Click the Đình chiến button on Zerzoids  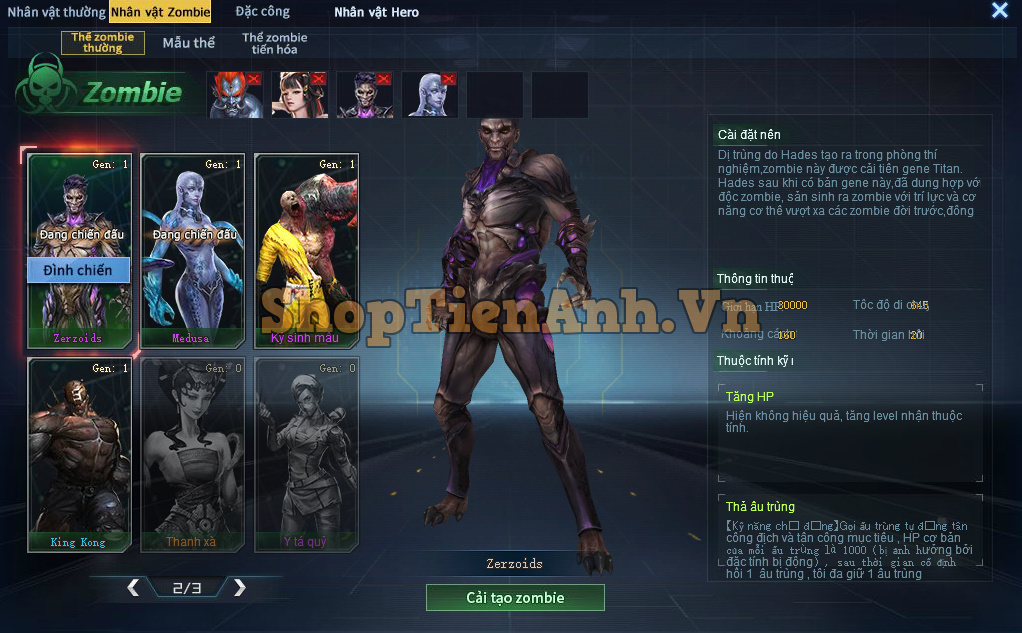77,270
